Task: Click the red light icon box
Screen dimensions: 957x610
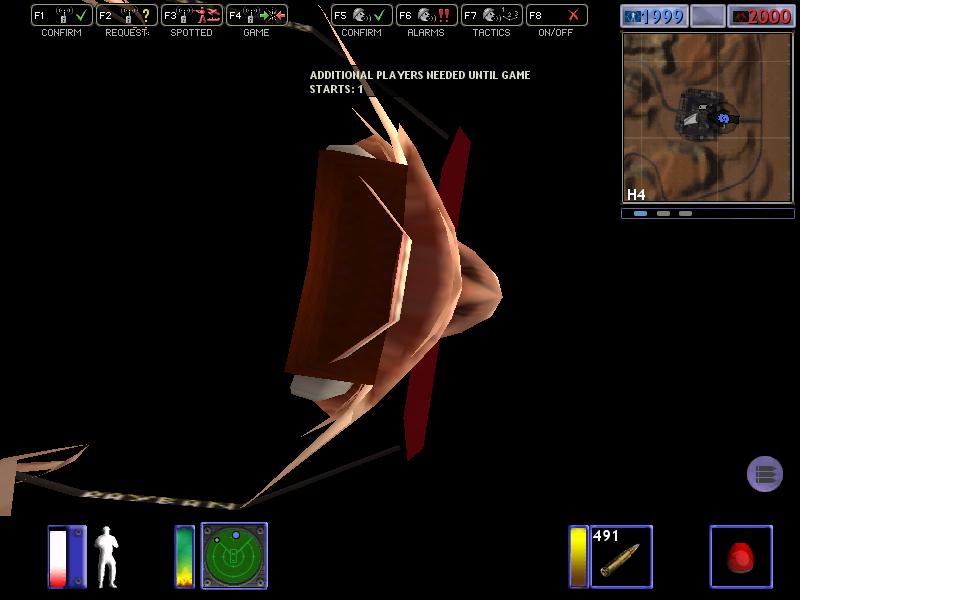Action: click(741, 556)
